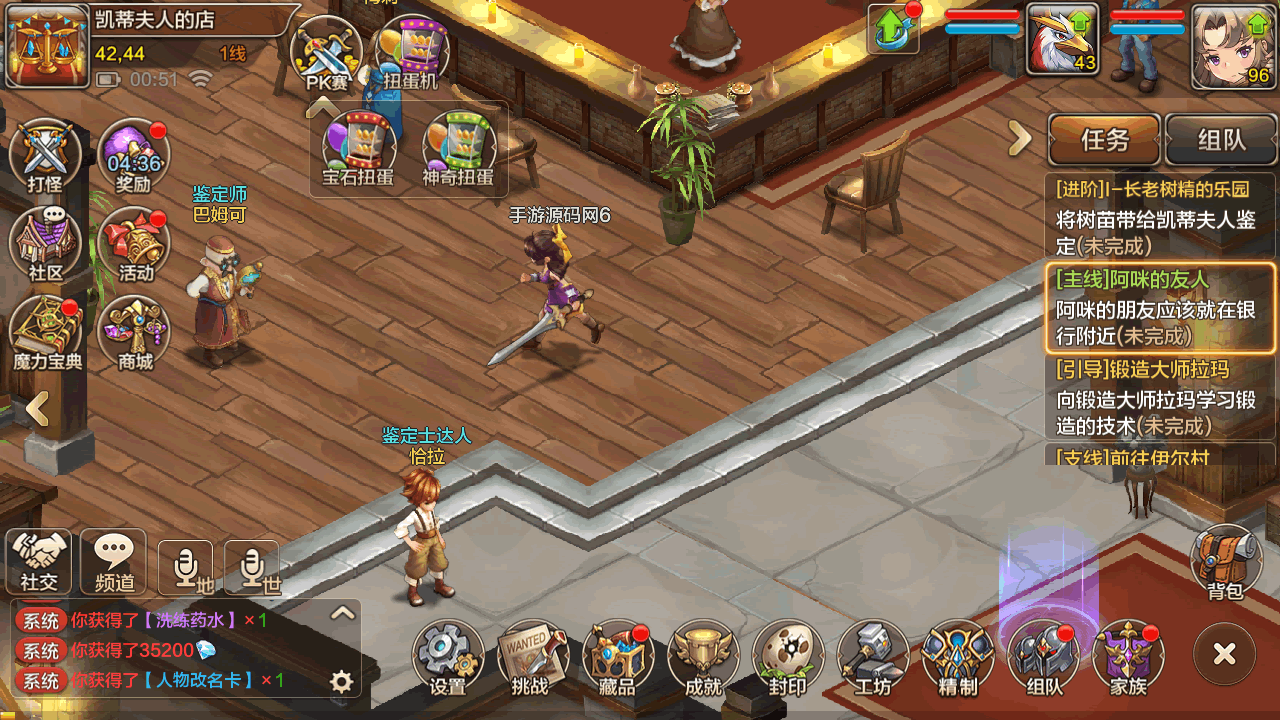Select the 阿咪的友人 main quest entry
The width and height of the screenshot is (1280, 720).
[x=1160, y=308]
